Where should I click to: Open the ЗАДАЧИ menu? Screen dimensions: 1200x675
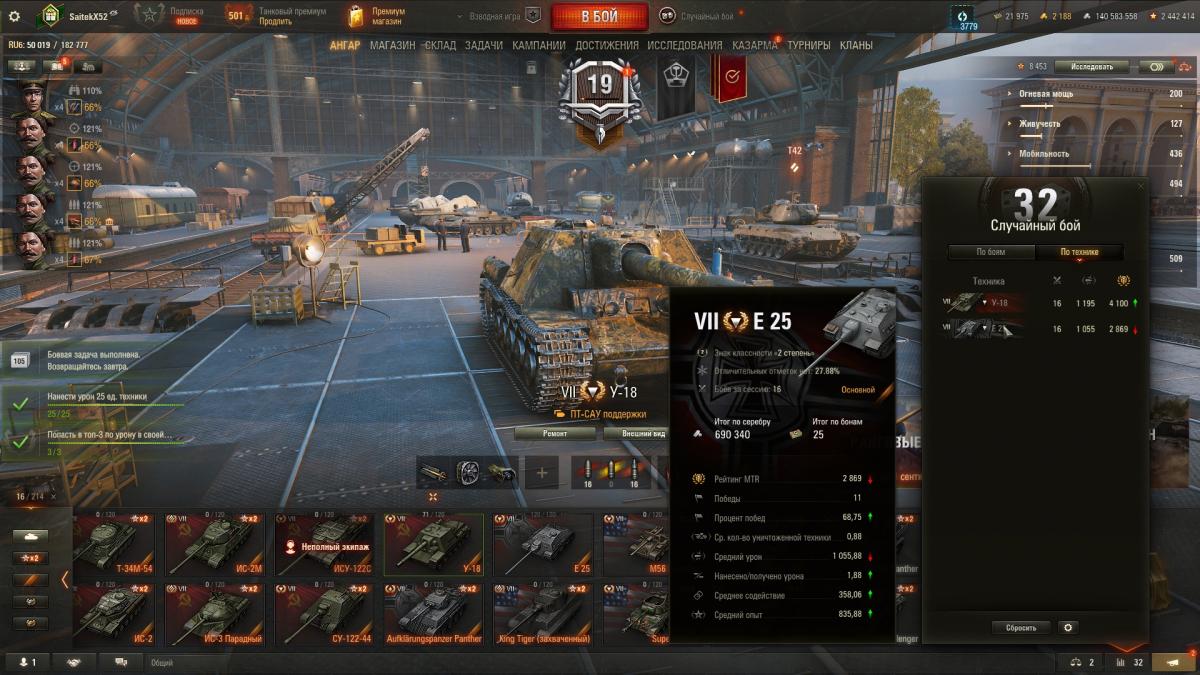(x=484, y=45)
